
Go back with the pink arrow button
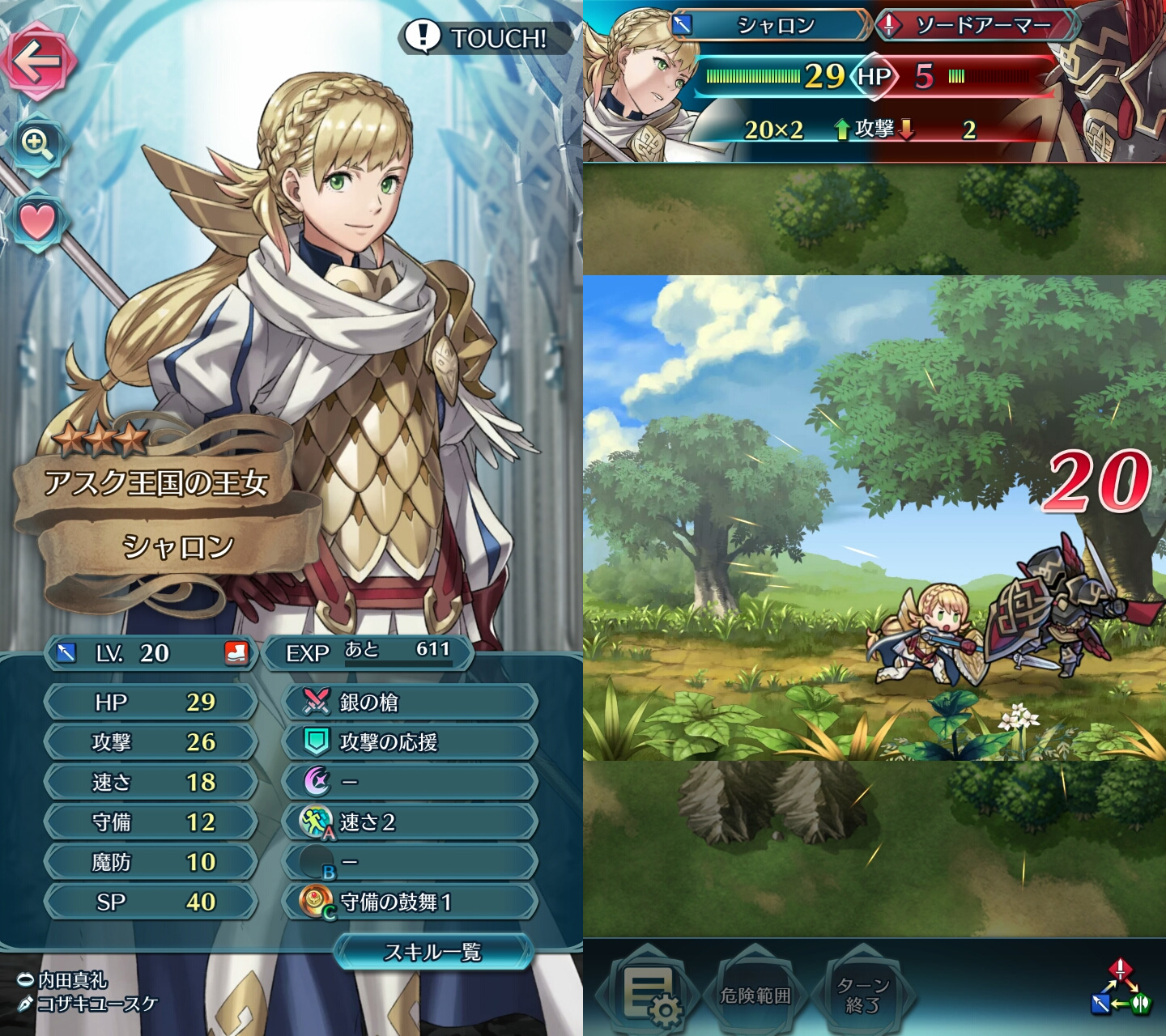pos(39,62)
